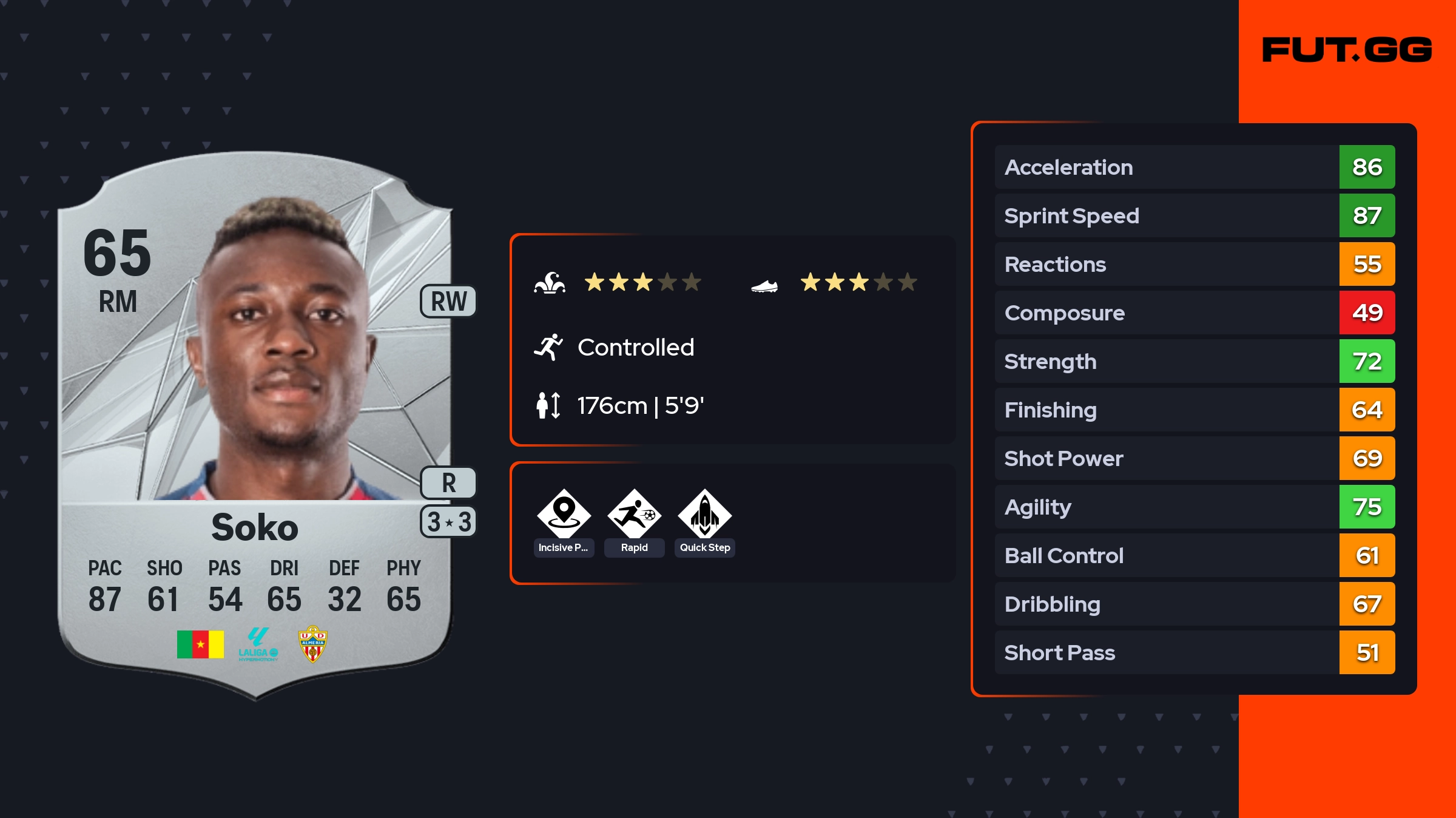Click the Incisive Pass playstyle icon
Viewport: 1456px width, 818px height.
pyautogui.click(x=564, y=515)
